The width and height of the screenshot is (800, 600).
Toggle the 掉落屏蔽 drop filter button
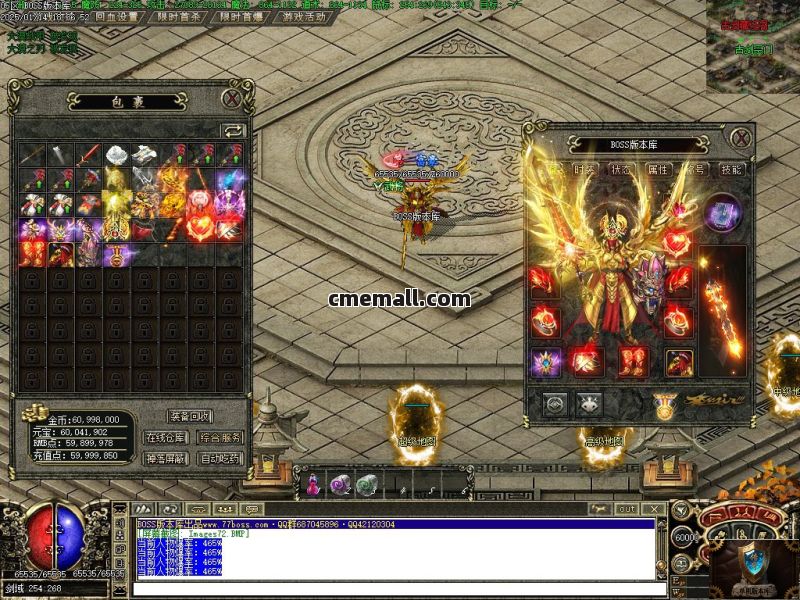pyautogui.click(x=166, y=459)
